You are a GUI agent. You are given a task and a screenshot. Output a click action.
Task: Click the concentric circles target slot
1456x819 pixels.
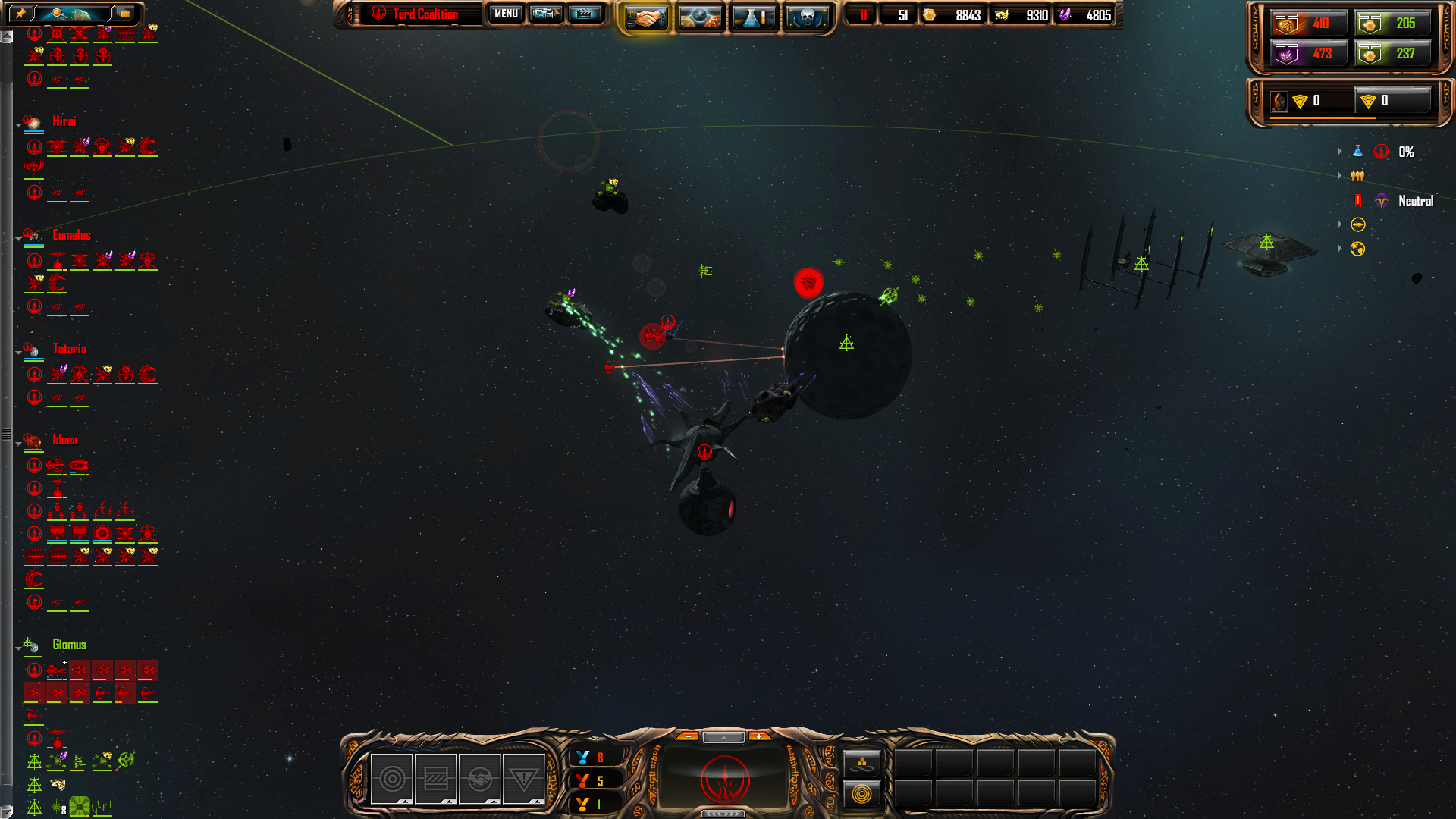point(392,779)
